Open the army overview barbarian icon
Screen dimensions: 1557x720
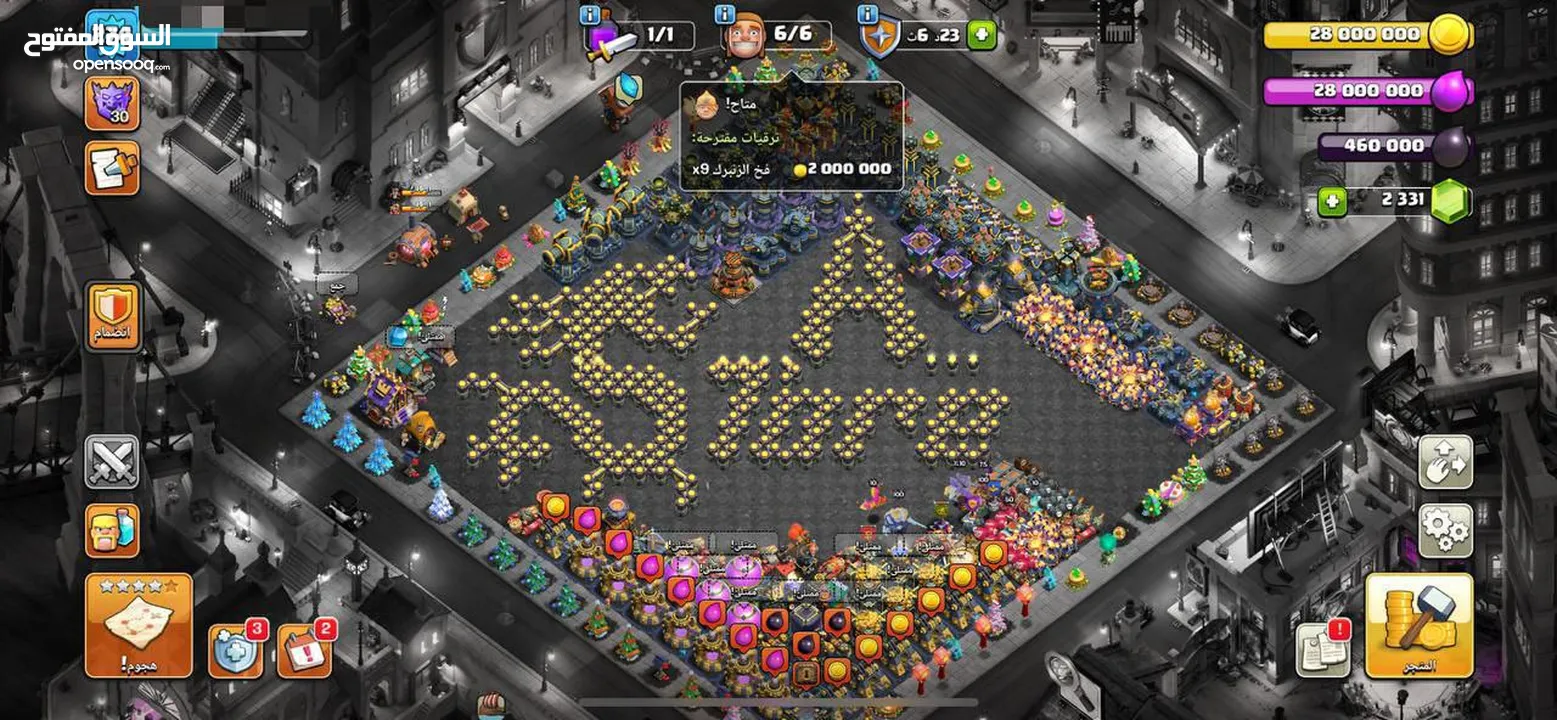112,530
